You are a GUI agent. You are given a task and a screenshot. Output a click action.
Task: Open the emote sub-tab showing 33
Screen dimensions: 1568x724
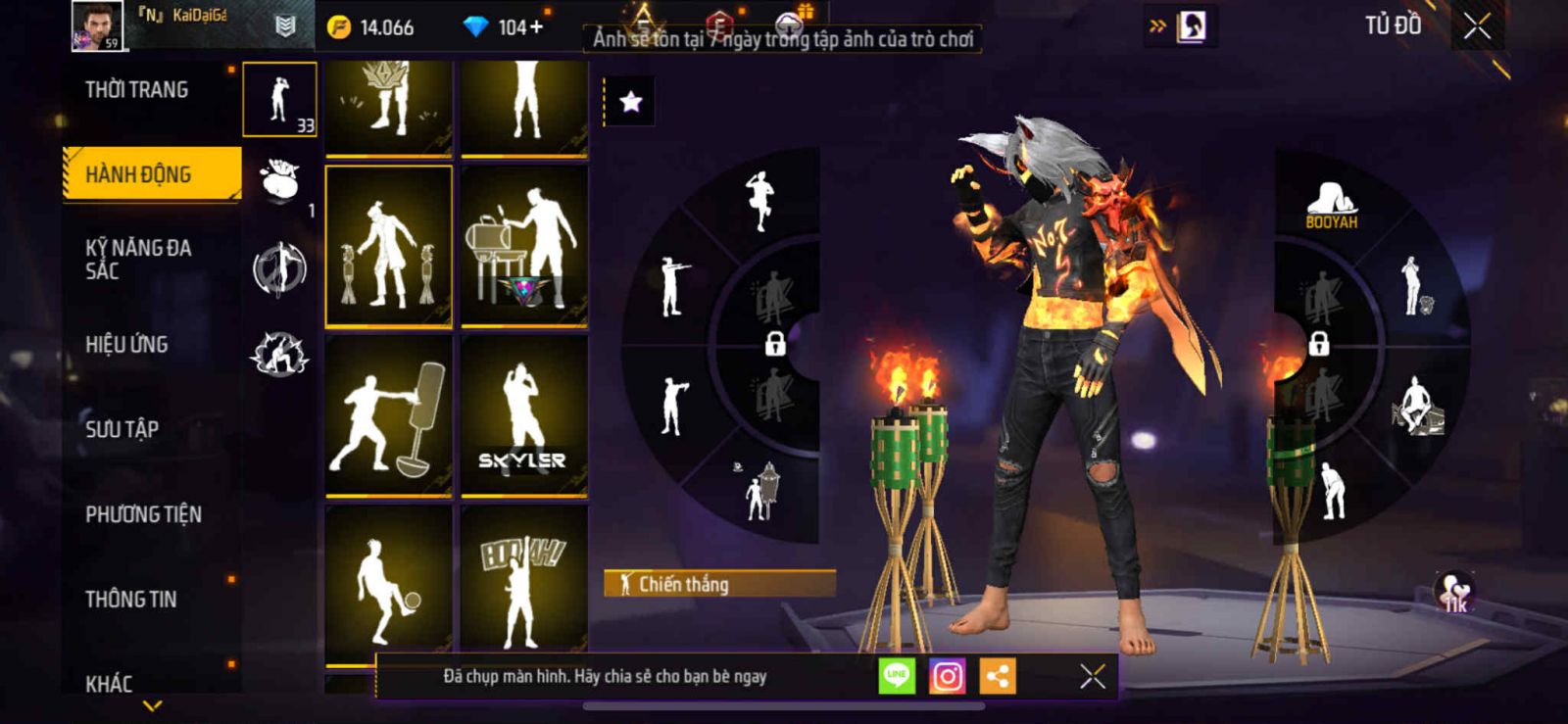pos(279,99)
